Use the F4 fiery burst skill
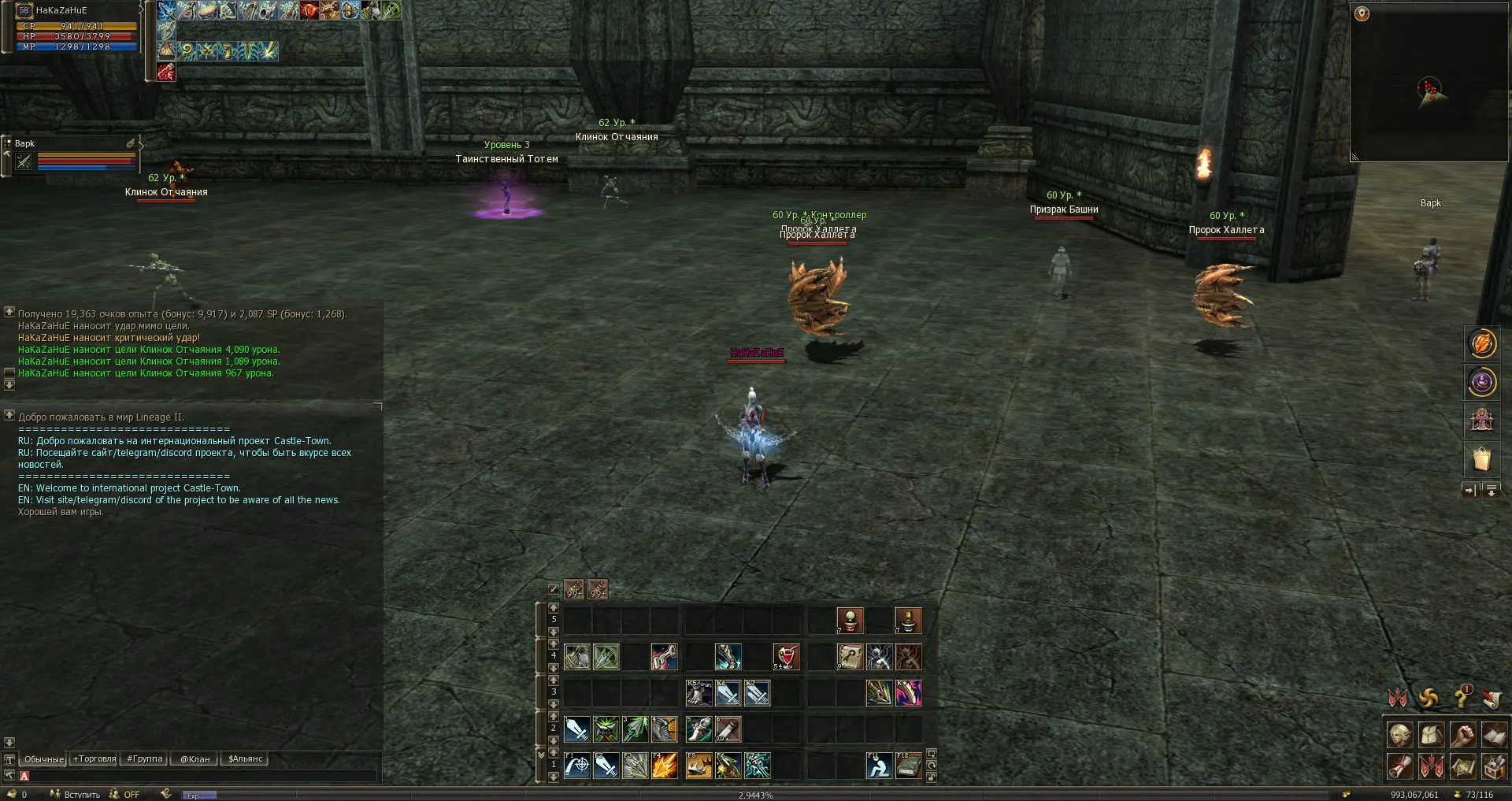Screen dimensions: 1512x801 coord(665,766)
